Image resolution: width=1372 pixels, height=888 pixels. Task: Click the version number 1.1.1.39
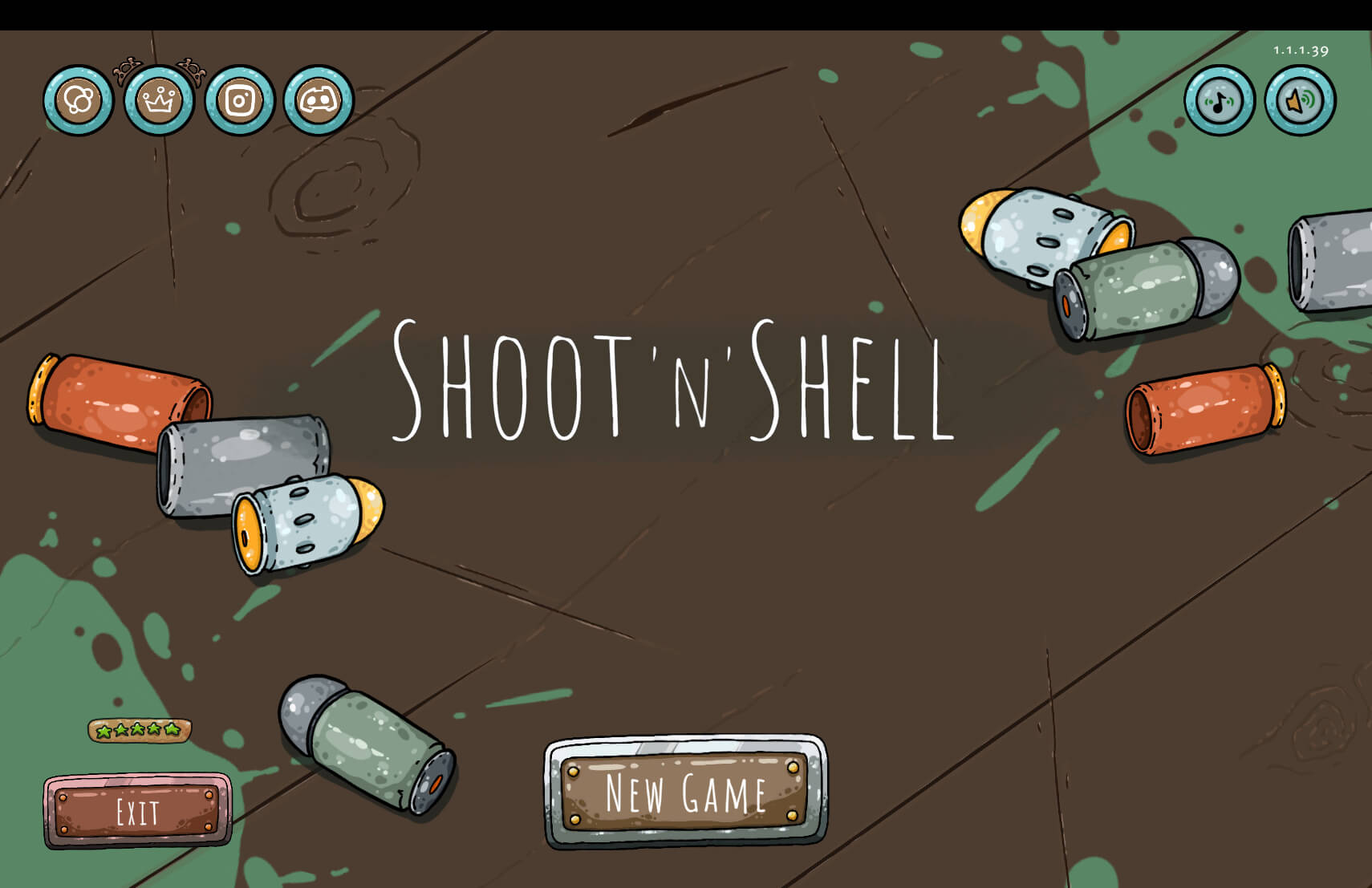pos(1301,49)
